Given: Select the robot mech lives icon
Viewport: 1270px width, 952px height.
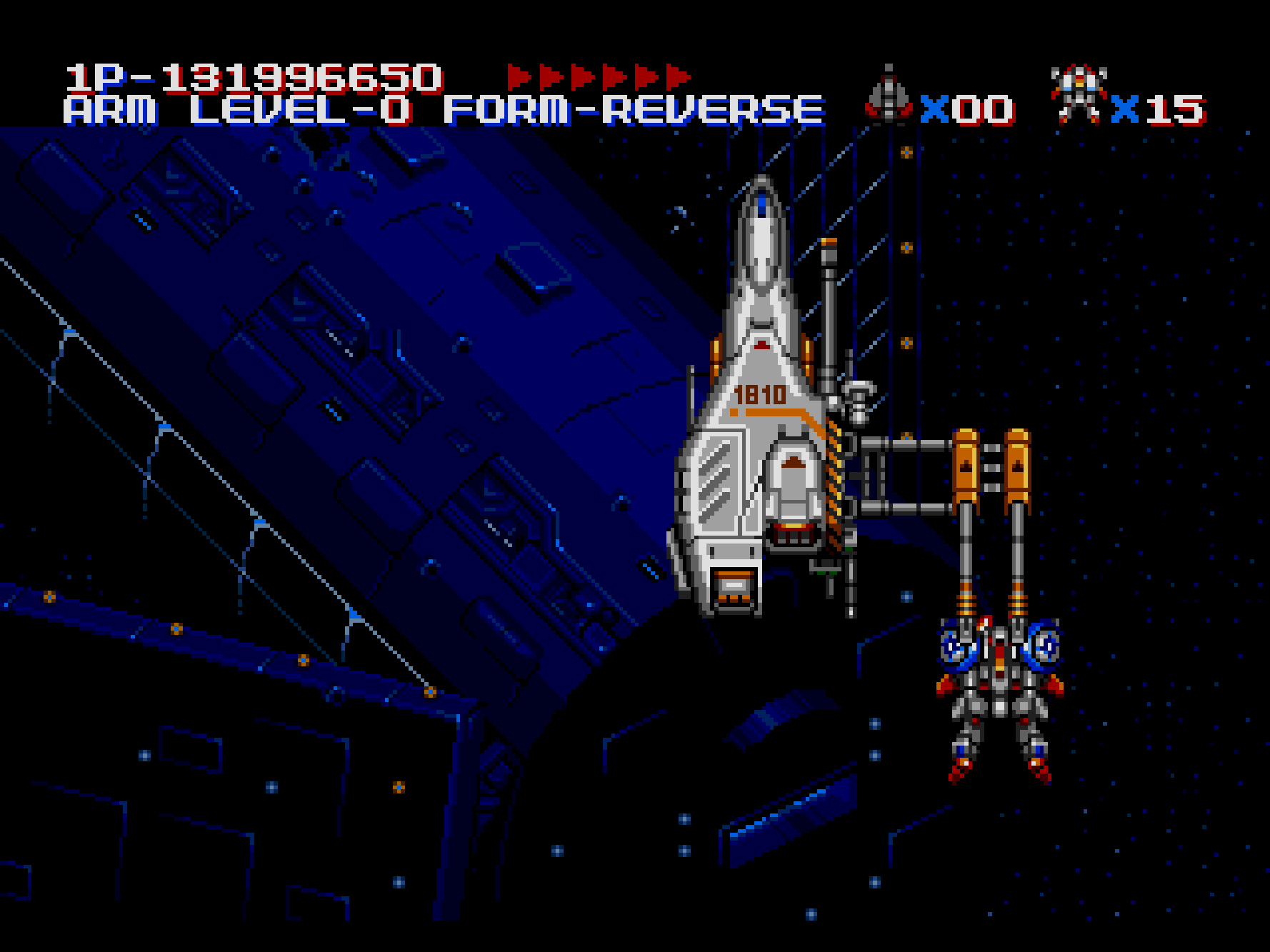Looking at the screenshot, I should pos(1079,94).
